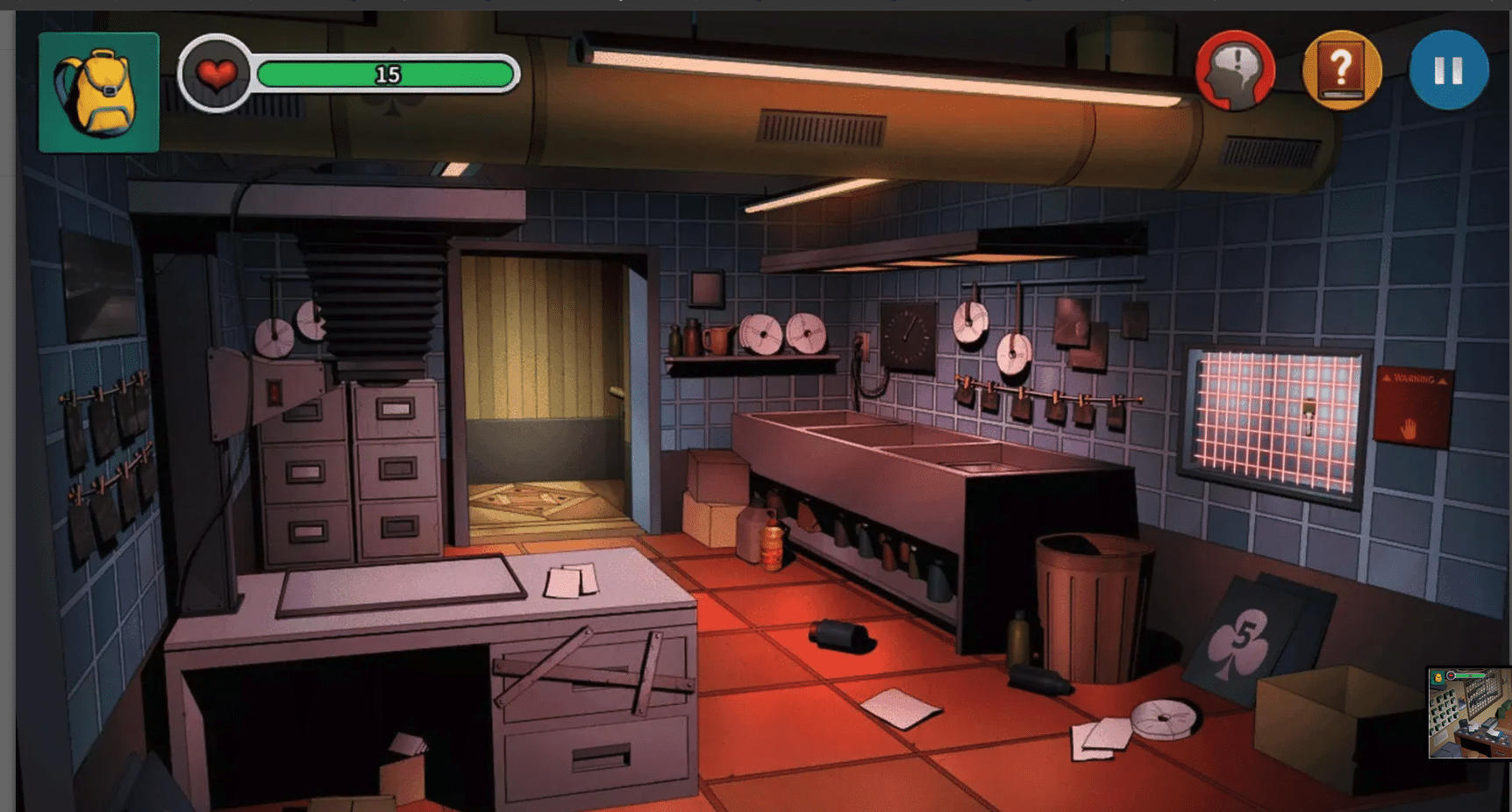The width and height of the screenshot is (1512, 812).
Task: Use the brain hint button
Action: click(x=1235, y=70)
